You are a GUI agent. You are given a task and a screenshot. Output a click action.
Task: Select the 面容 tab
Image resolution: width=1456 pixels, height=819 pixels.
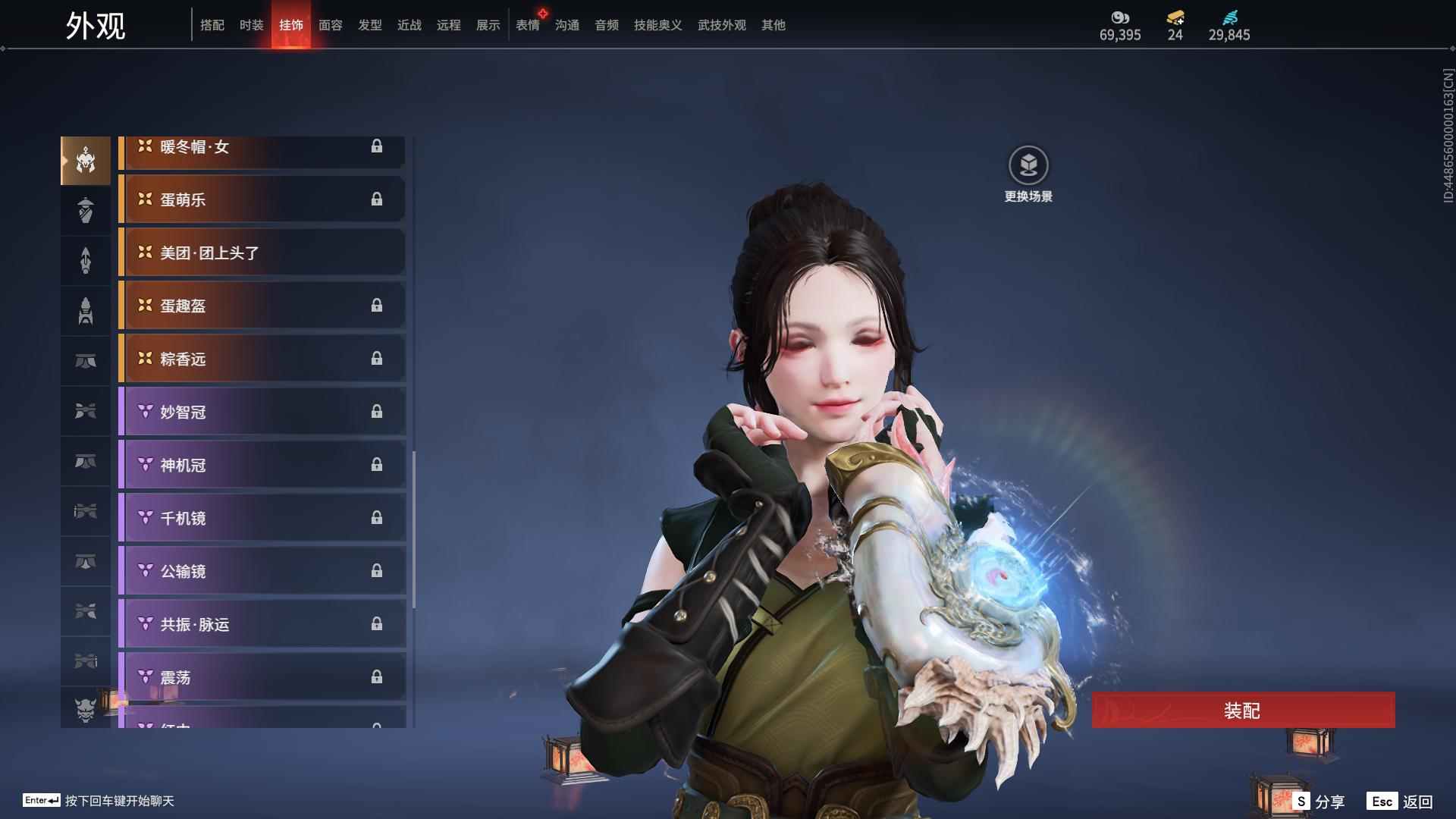[x=330, y=25]
